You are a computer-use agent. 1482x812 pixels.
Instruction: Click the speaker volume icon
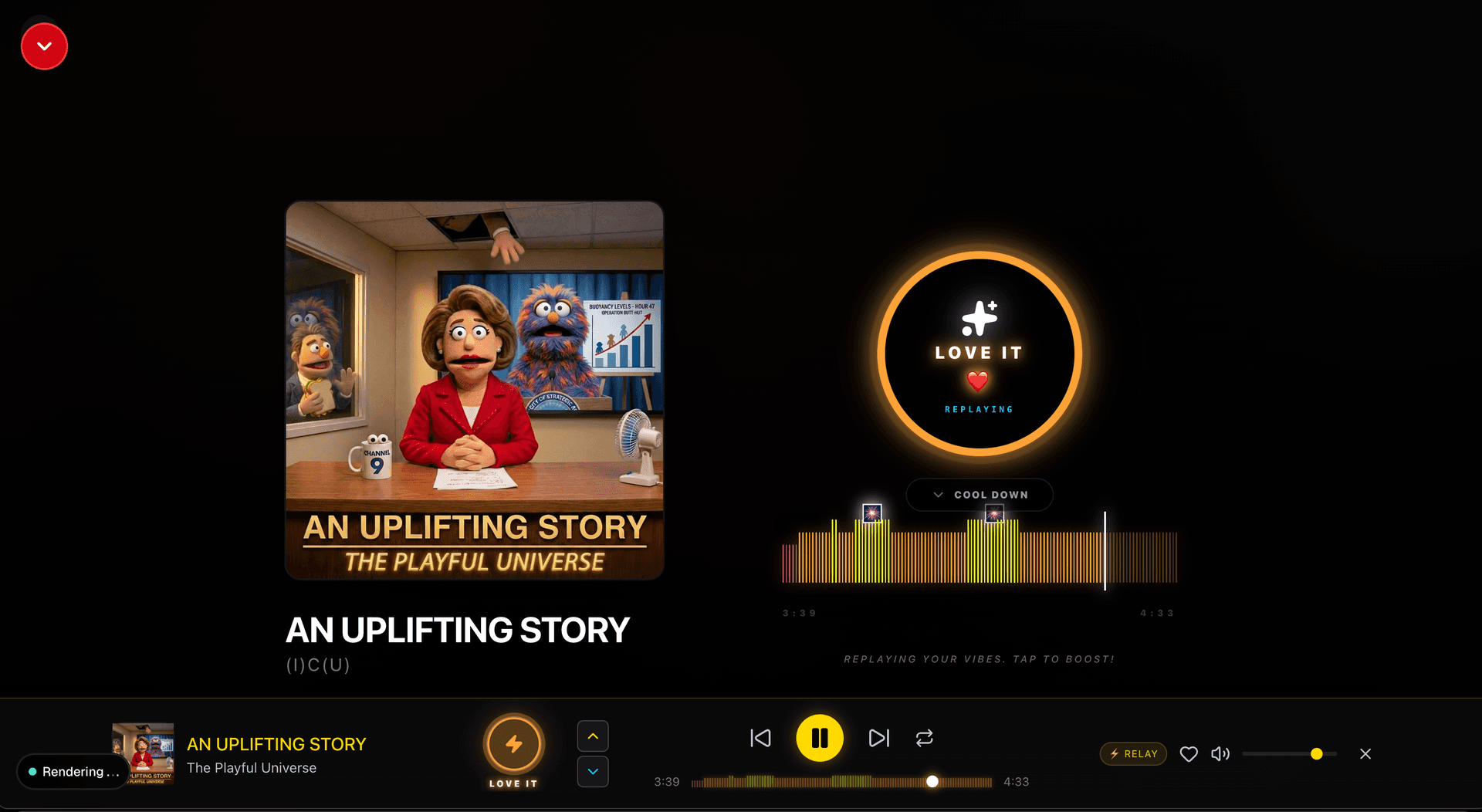(1220, 754)
